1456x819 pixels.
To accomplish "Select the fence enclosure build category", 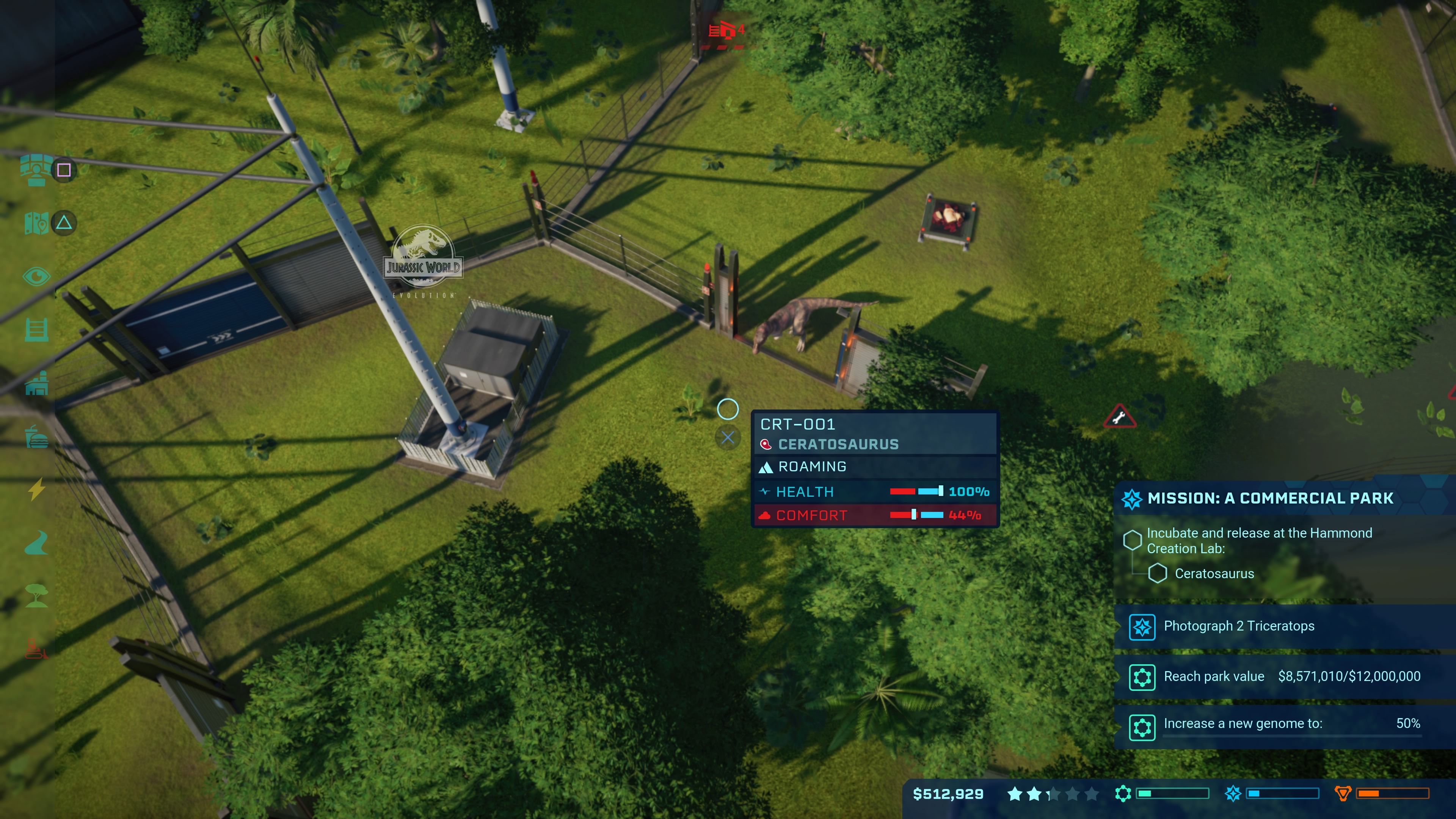I will coord(36,330).
